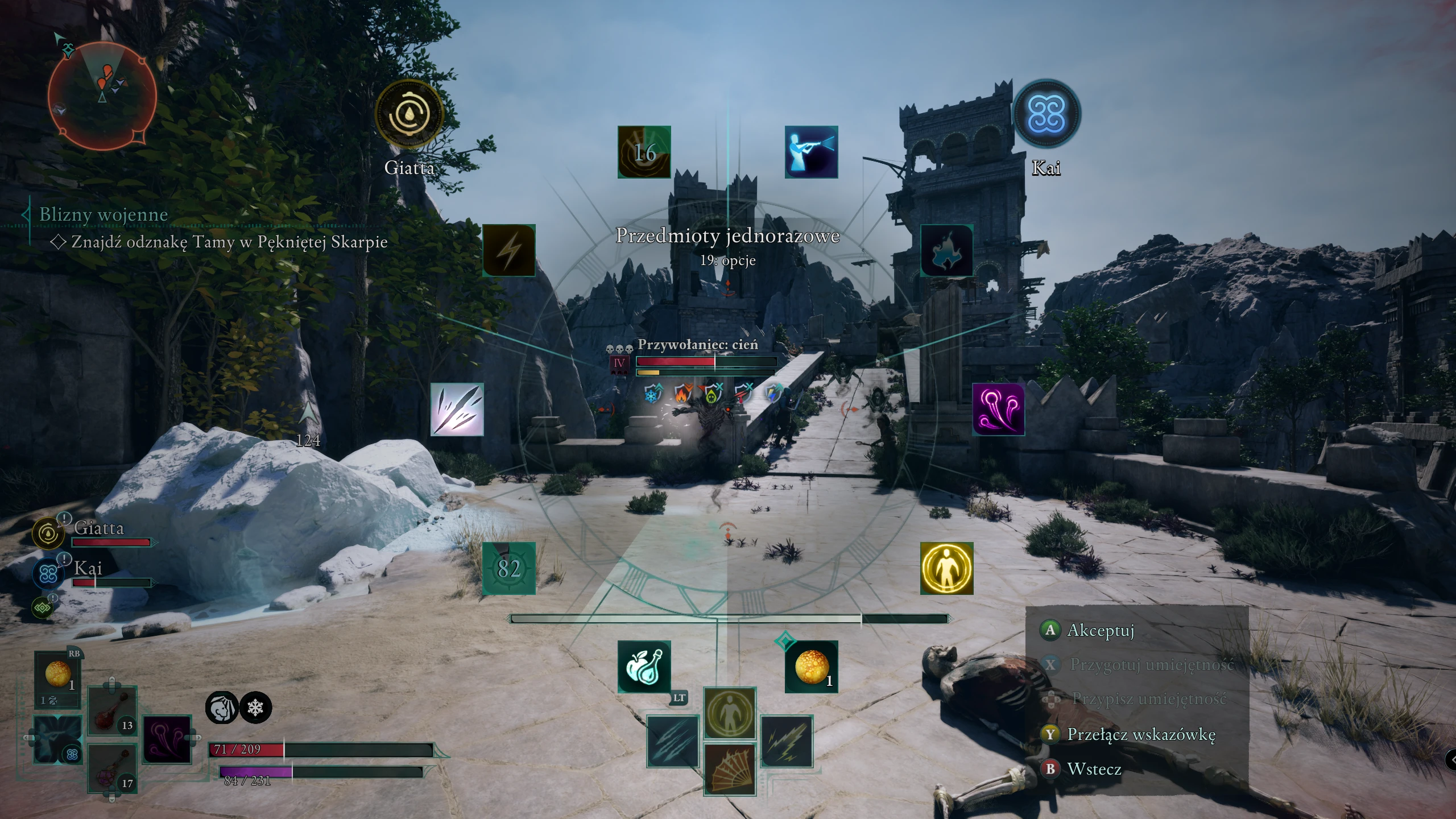Activate the yellow glowing figure ability
Image resolution: width=1456 pixels, height=819 pixels.
pos(946,568)
